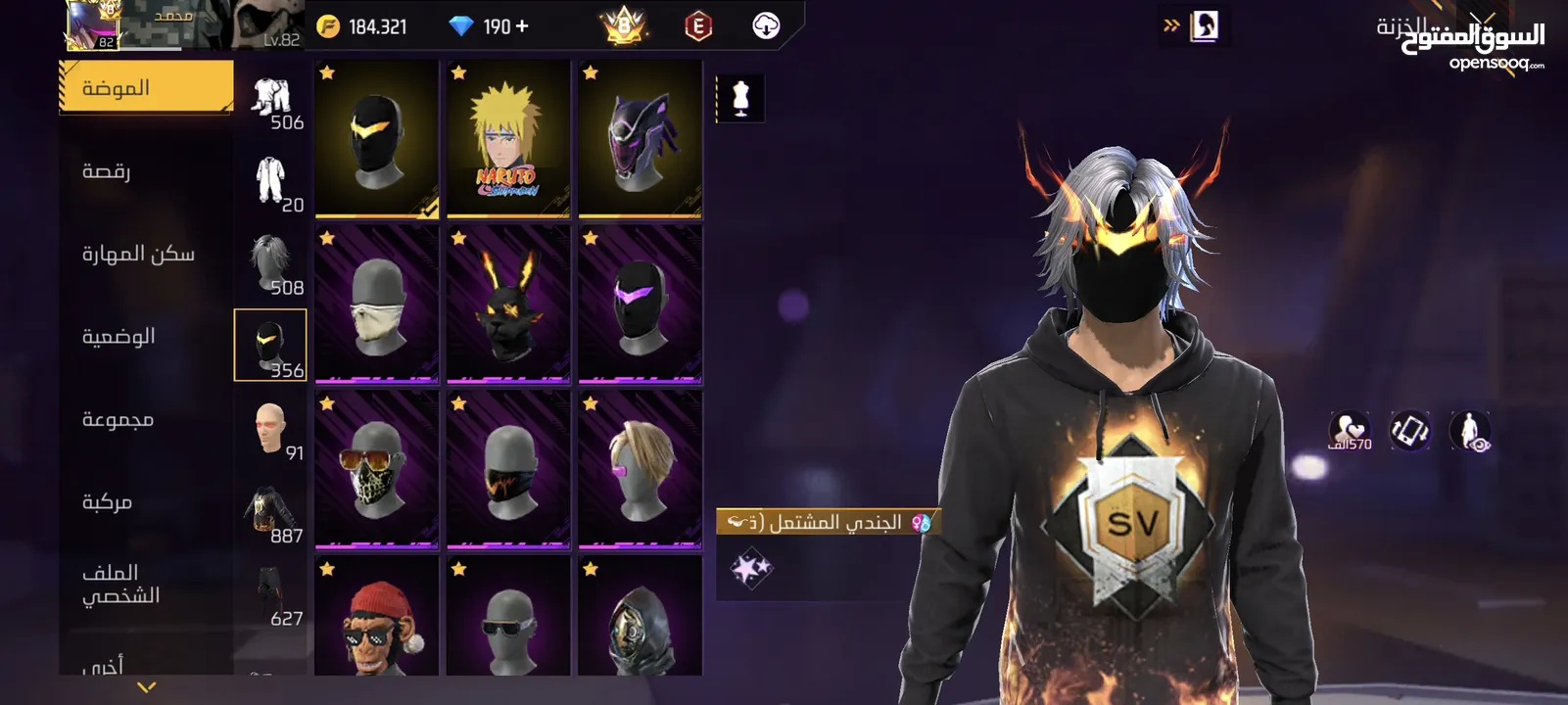Equip the purple panther mask
The image size is (1568, 705).
point(640,138)
